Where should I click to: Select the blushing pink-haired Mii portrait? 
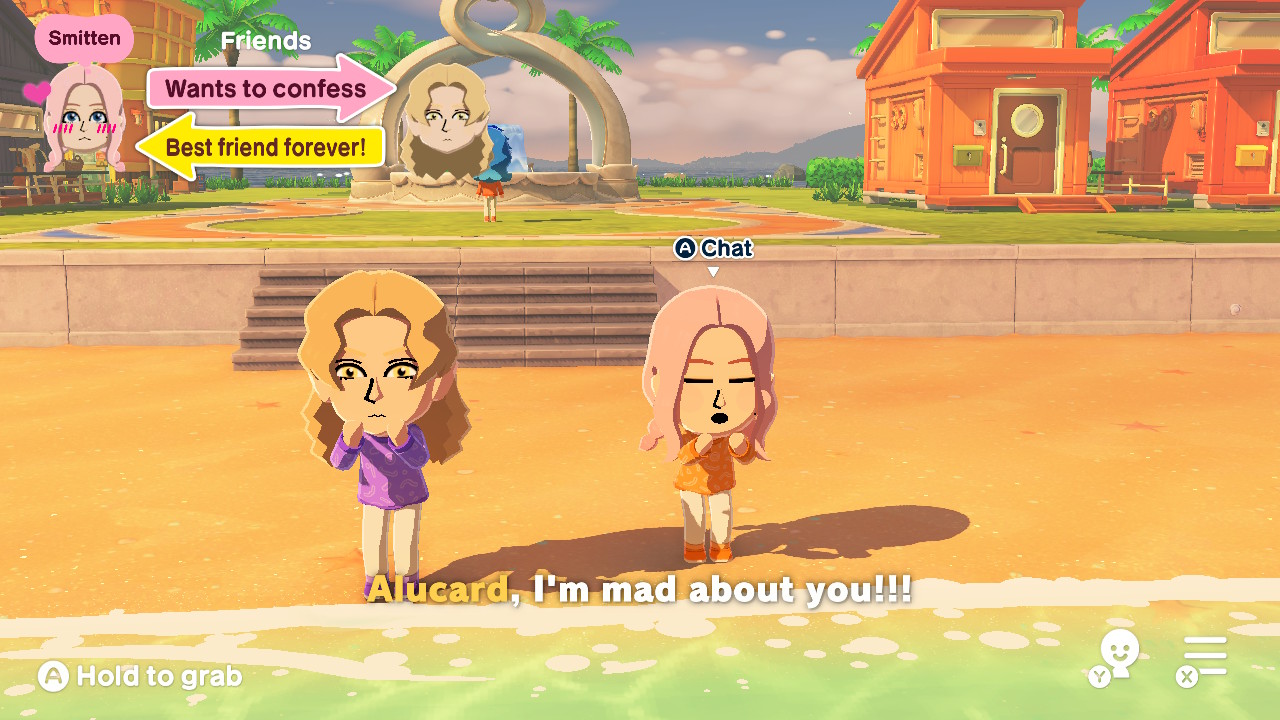[83, 119]
